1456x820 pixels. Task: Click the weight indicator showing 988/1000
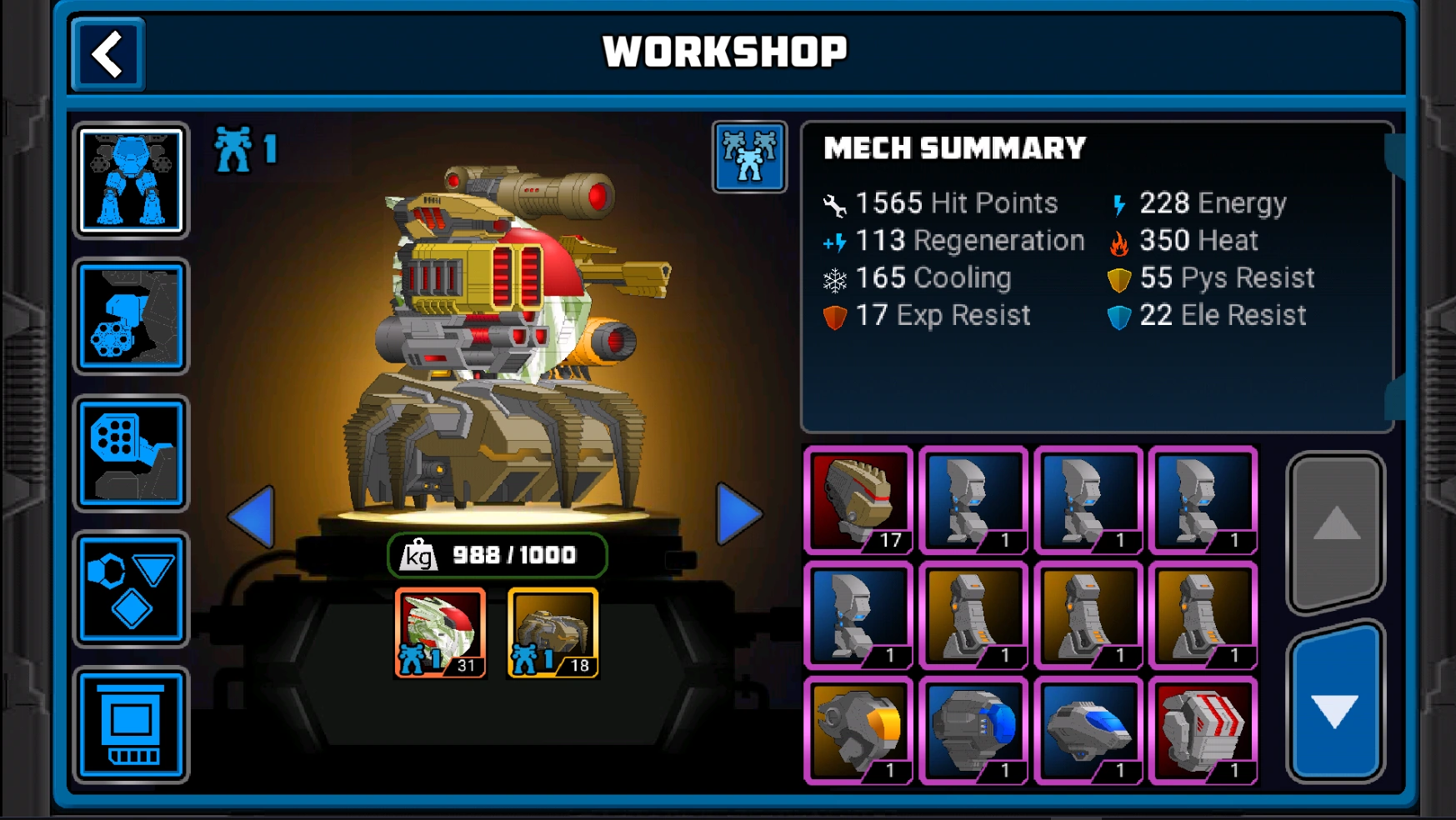coord(497,553)
